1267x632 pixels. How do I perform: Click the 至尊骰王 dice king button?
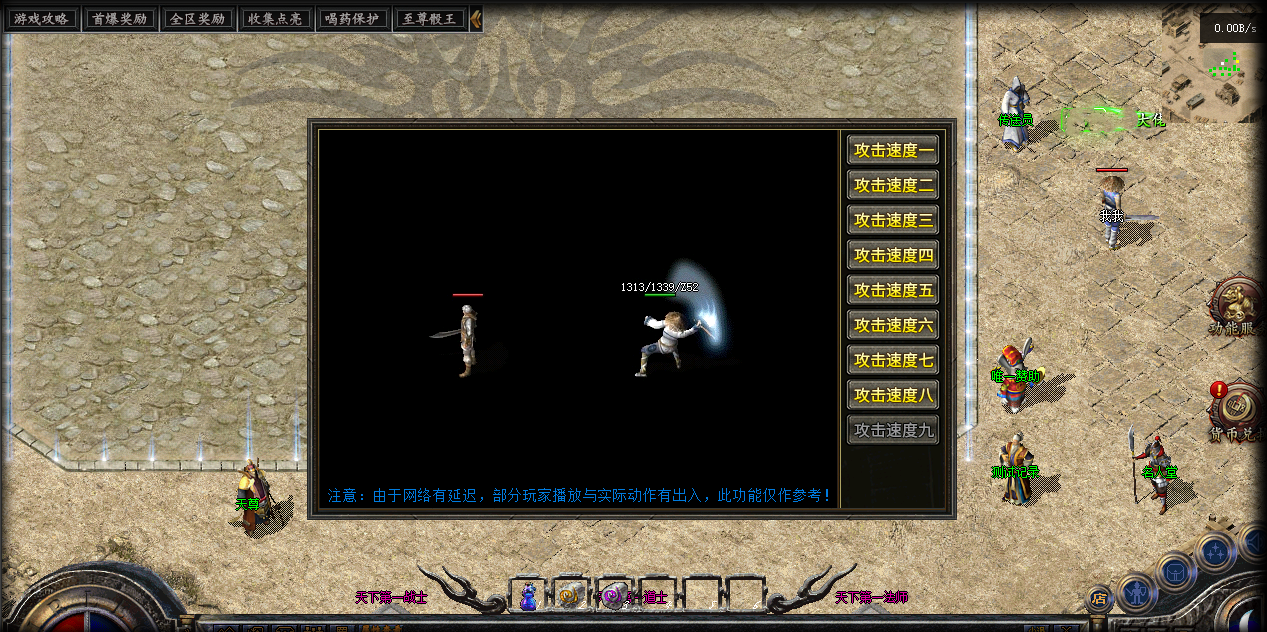click(431, 19)
